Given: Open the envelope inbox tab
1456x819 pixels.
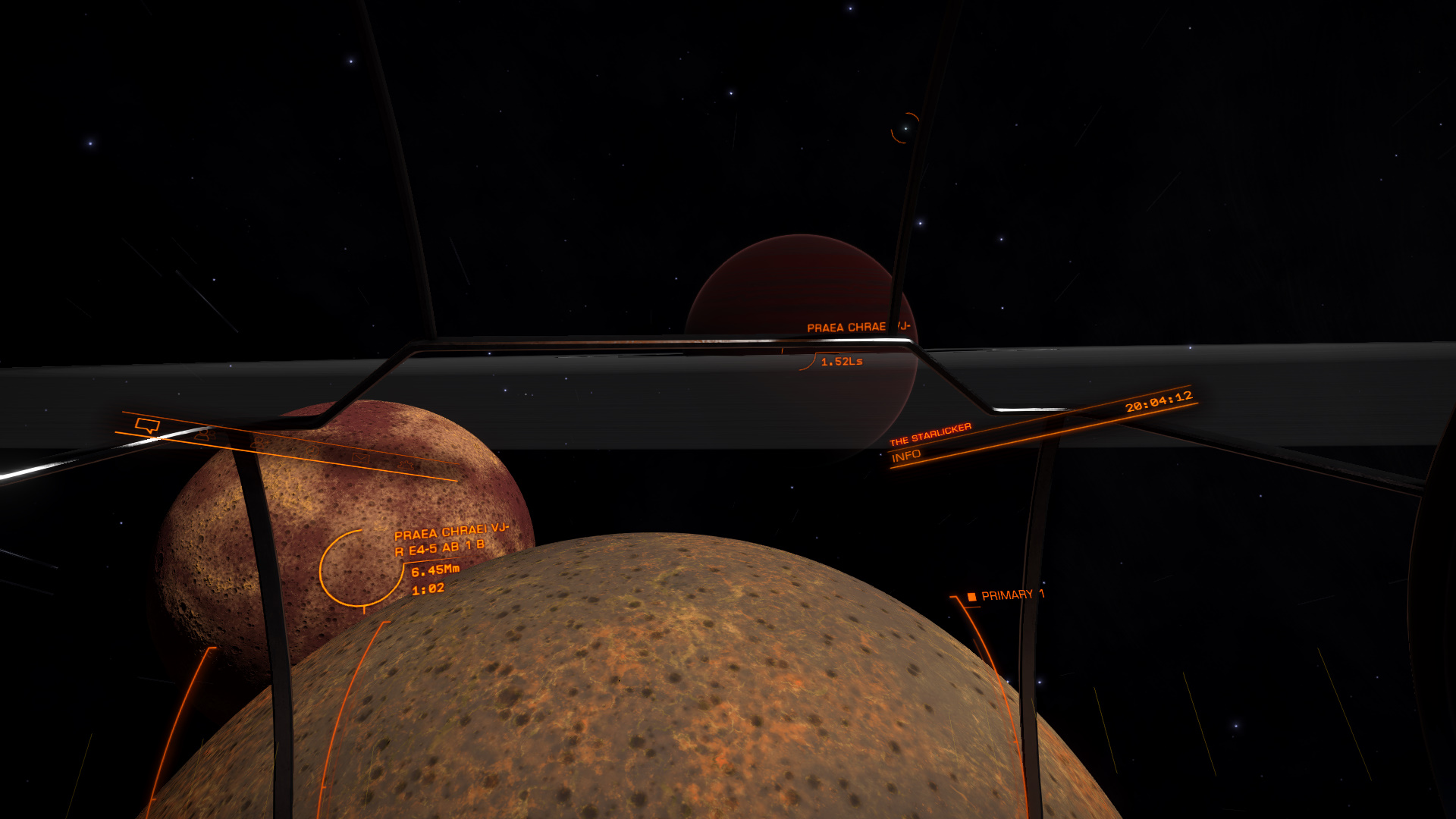Looking at the screenshot, I should tap(361, 457).
